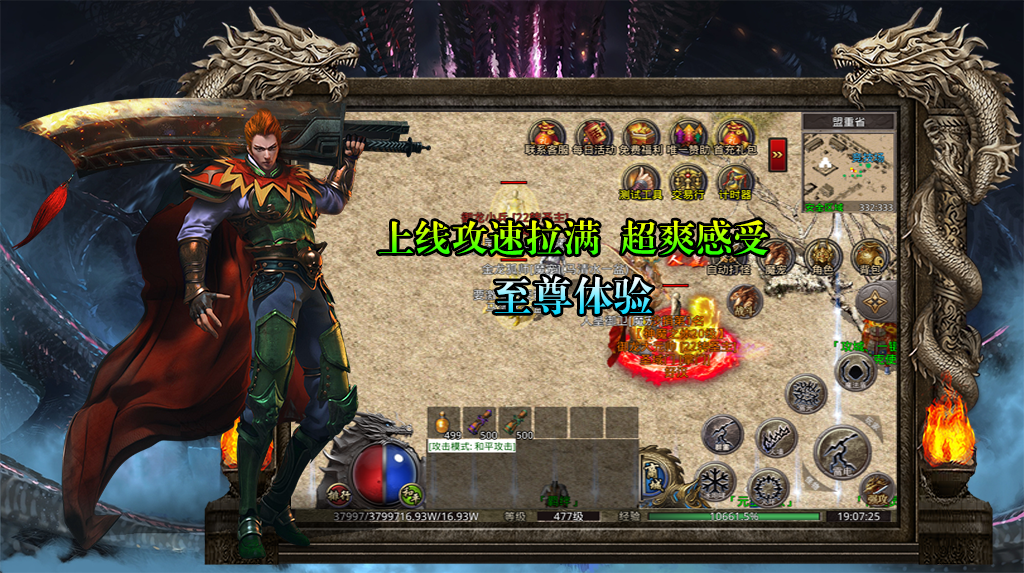Open the 魔宠 pet menu

(776, 257)
